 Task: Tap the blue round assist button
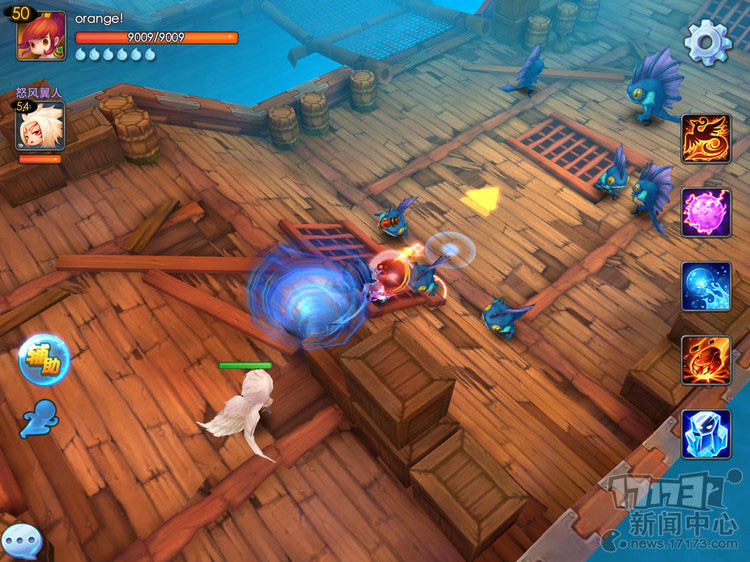43,360
